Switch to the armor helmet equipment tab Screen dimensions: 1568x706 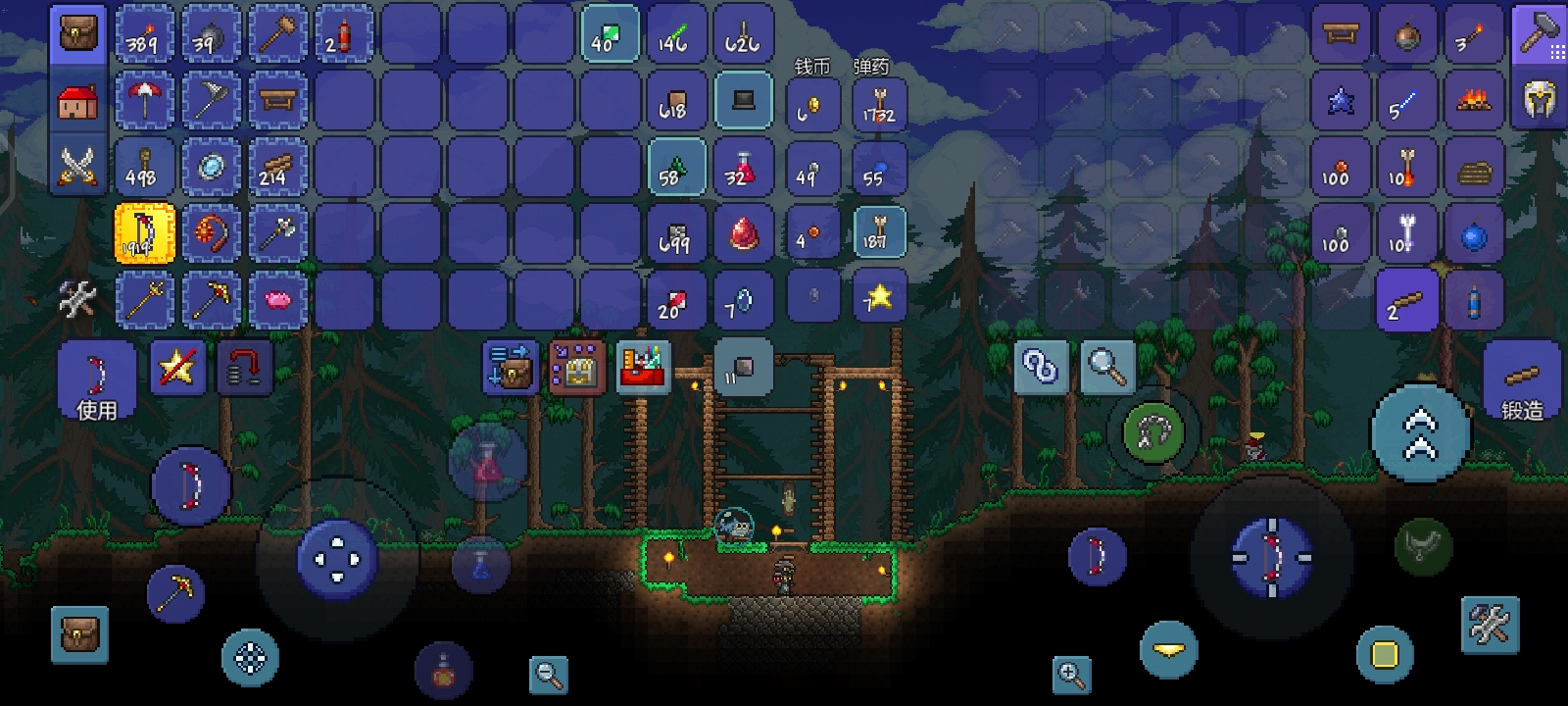tap(1540, 99)
